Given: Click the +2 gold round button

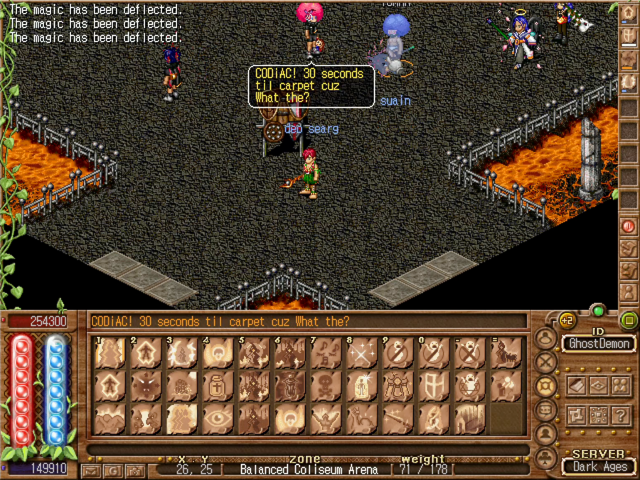Looking at the screenshot, I should coord(567,321).
